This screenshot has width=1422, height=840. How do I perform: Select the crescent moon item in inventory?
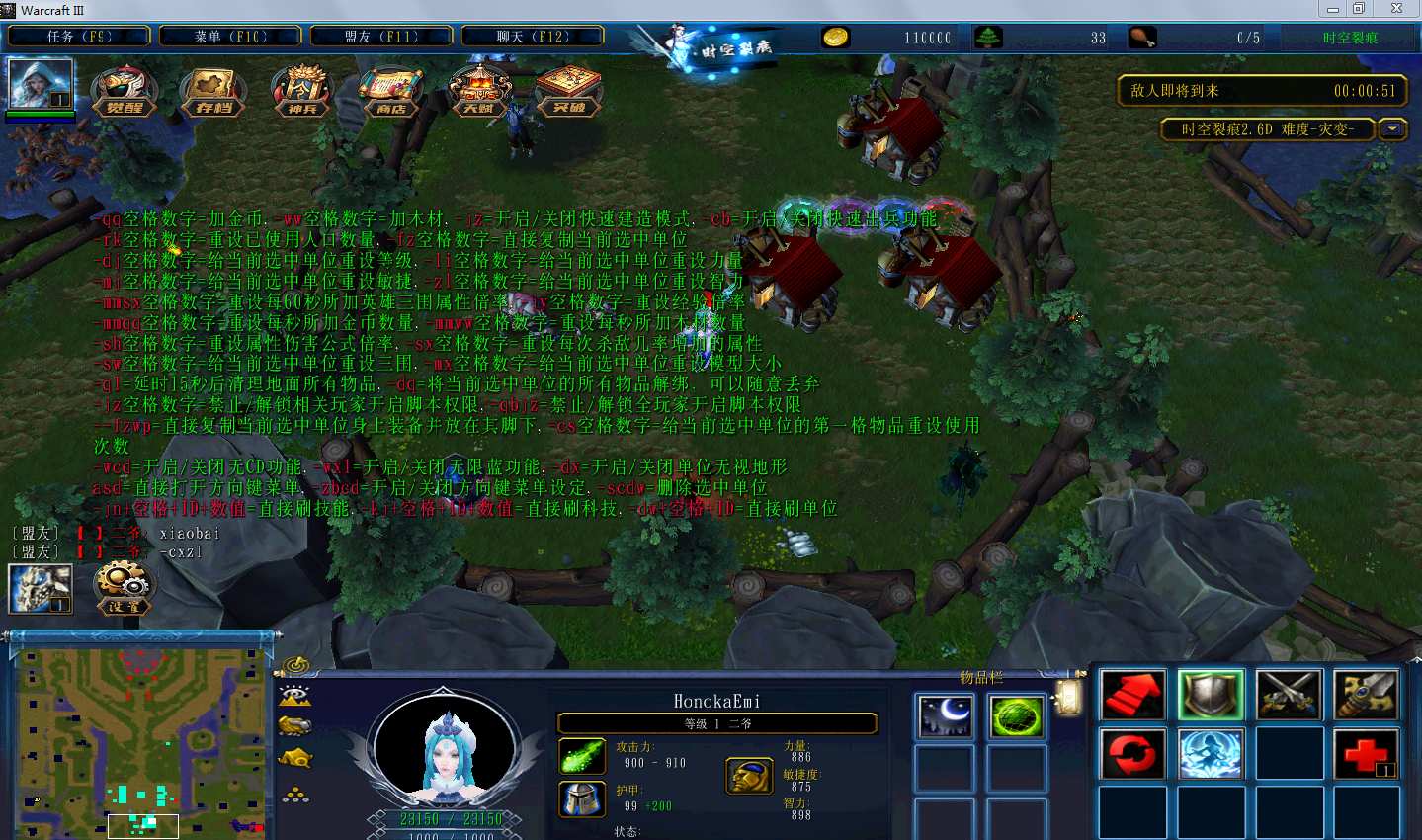coord(945,715)
